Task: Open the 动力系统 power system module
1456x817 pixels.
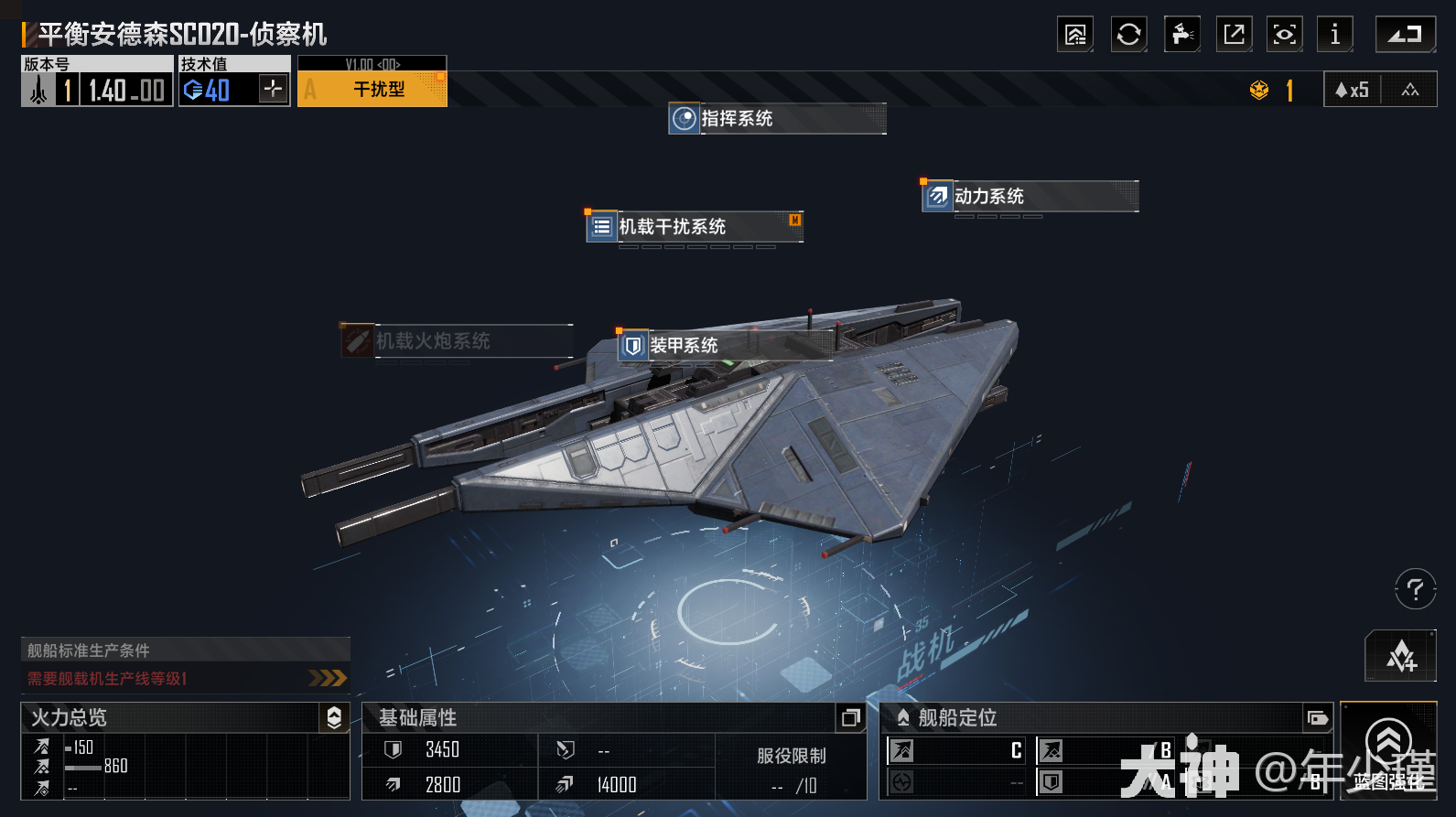Action: point(1030,197)
